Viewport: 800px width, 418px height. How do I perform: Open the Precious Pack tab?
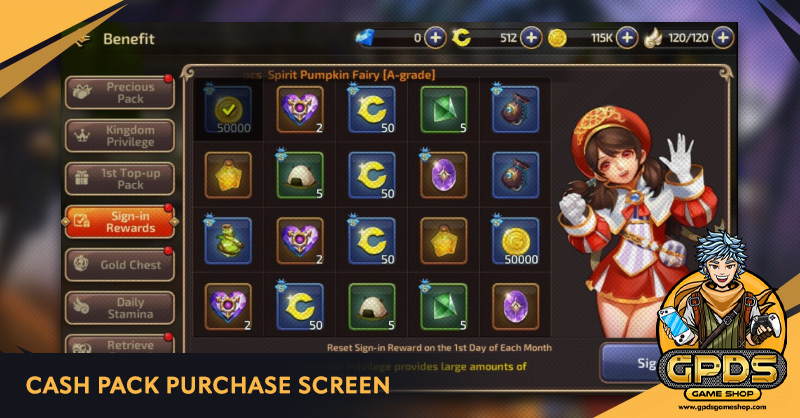tap(119, 93)
